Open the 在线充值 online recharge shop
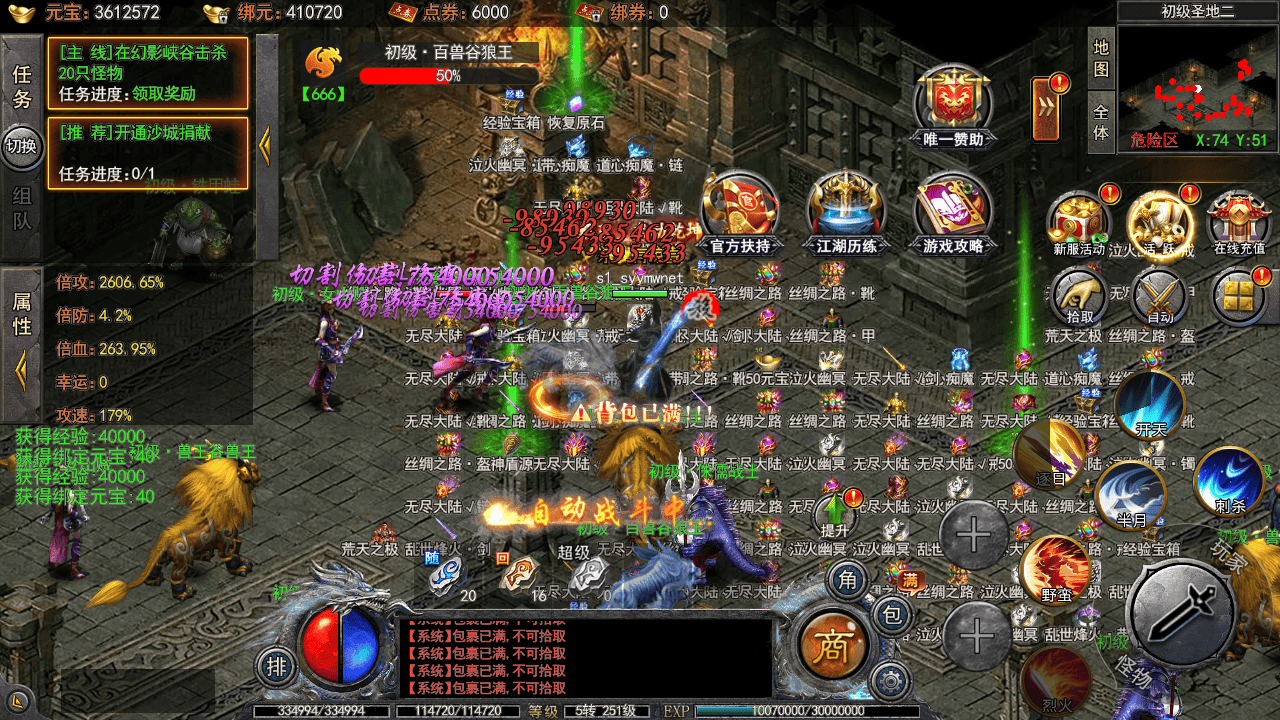 [x=1239, y=218]
